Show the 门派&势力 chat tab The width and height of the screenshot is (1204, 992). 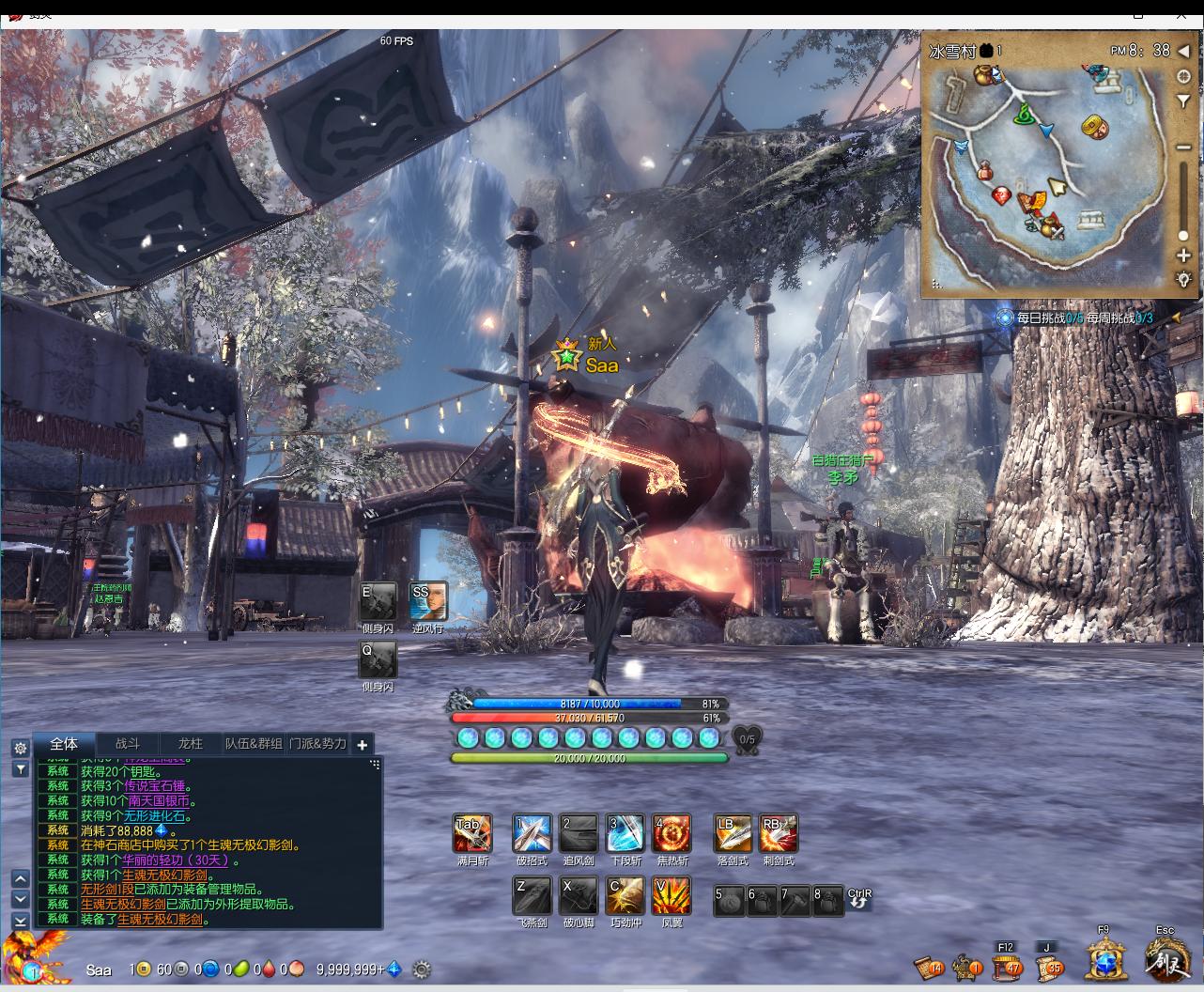[x=317, y=743]
